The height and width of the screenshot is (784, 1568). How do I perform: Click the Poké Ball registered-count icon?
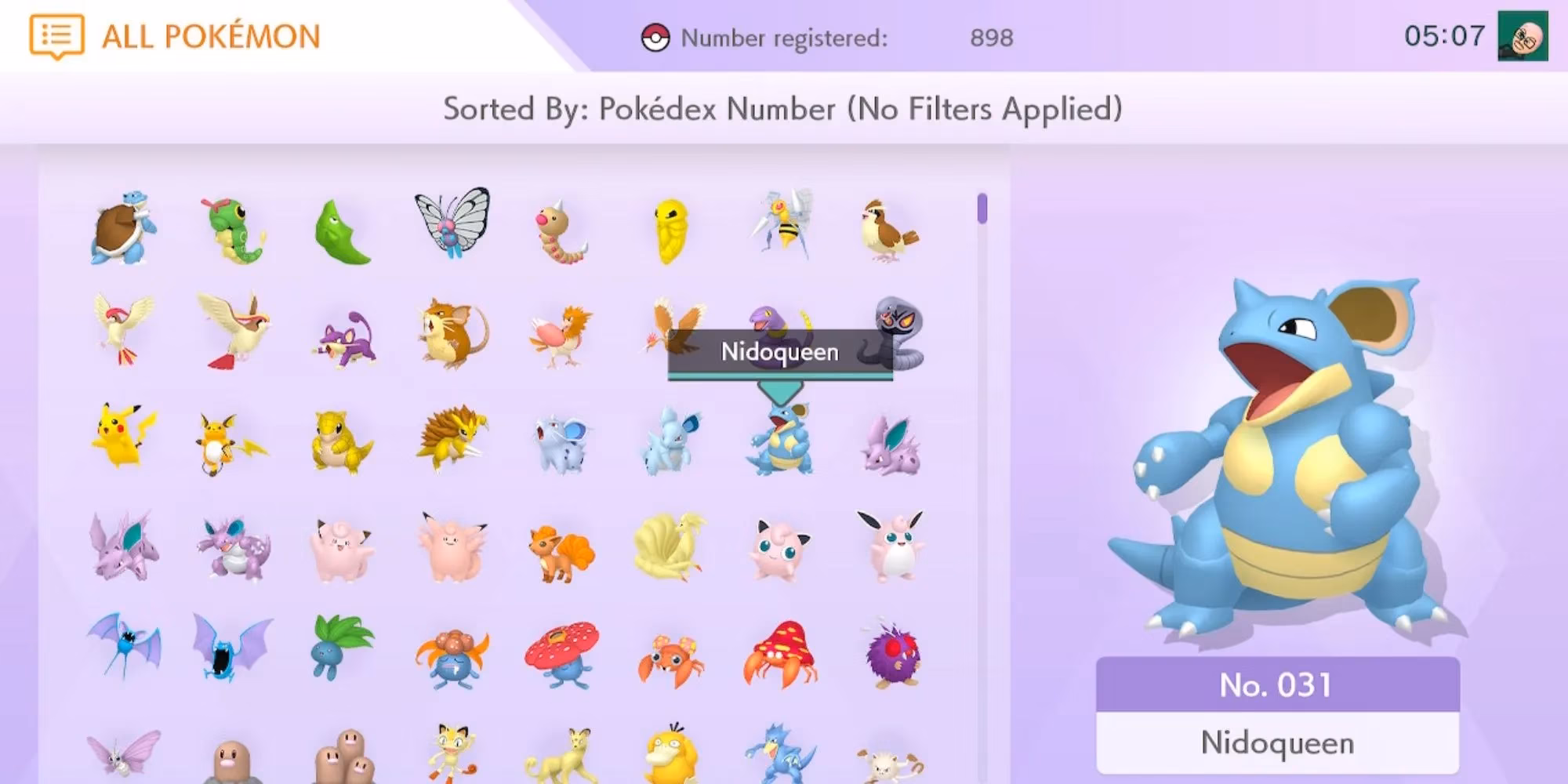pos(657,35)
